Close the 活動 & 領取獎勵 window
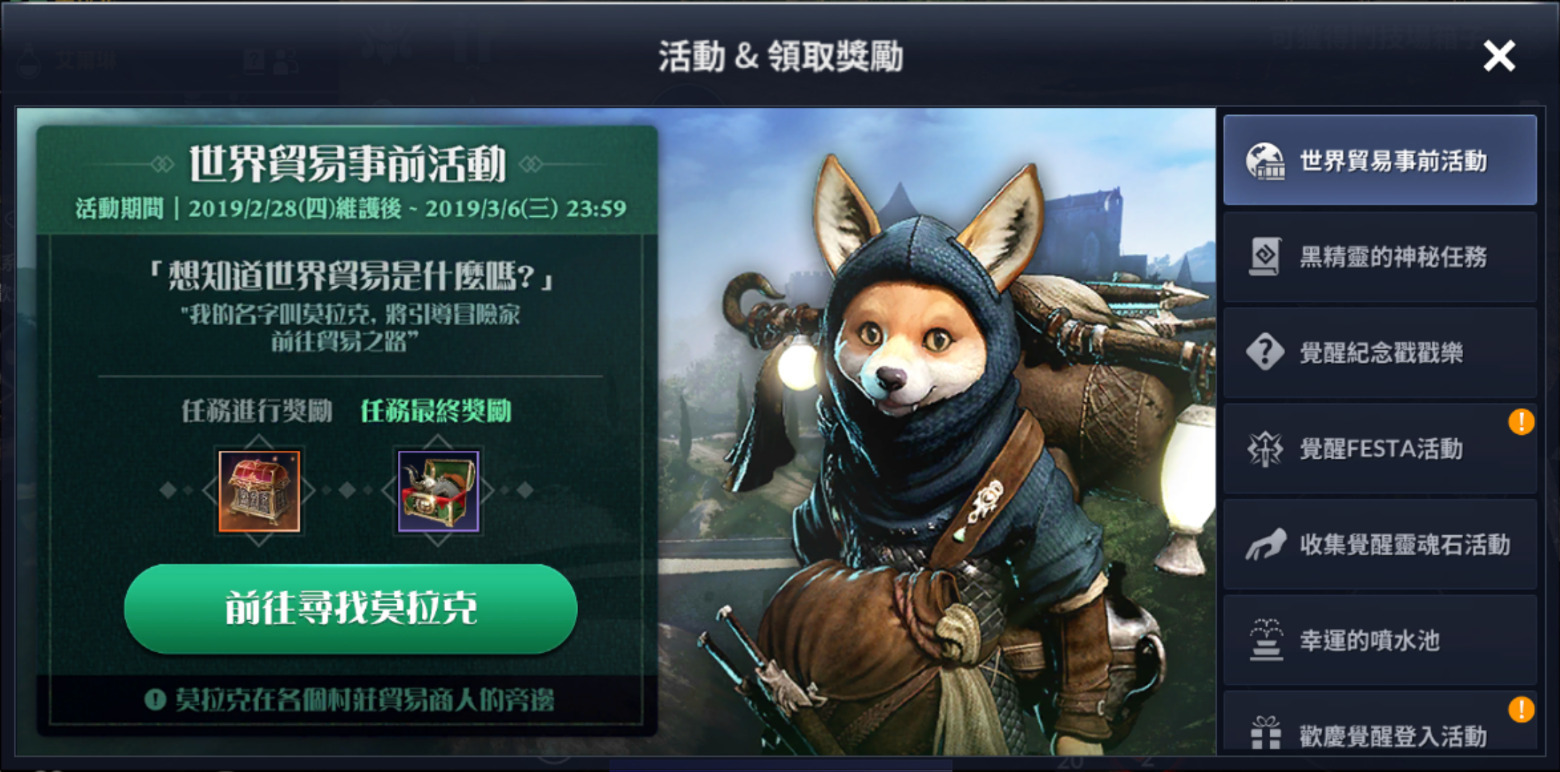 tap(1499, 55)
